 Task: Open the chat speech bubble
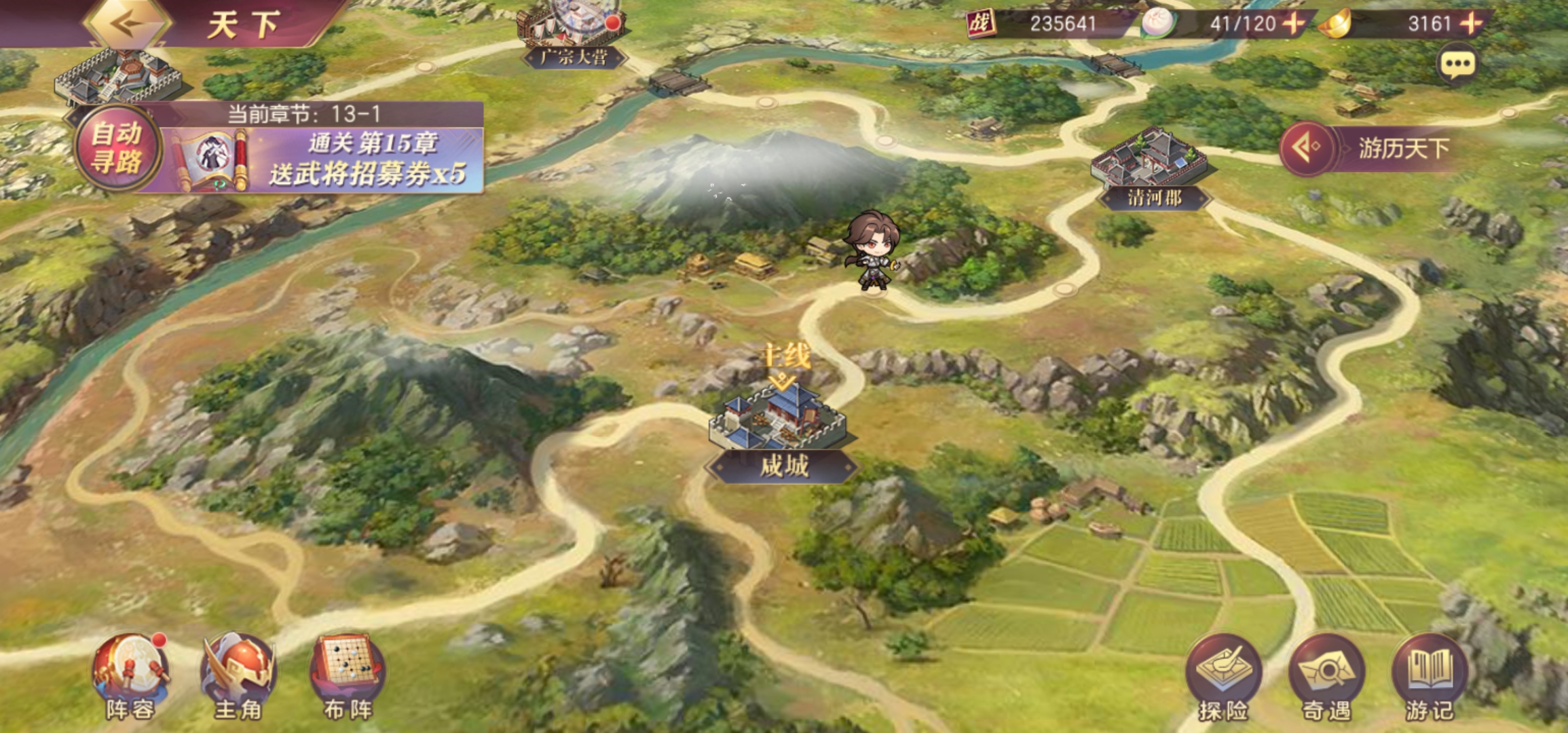[1457, 65]
